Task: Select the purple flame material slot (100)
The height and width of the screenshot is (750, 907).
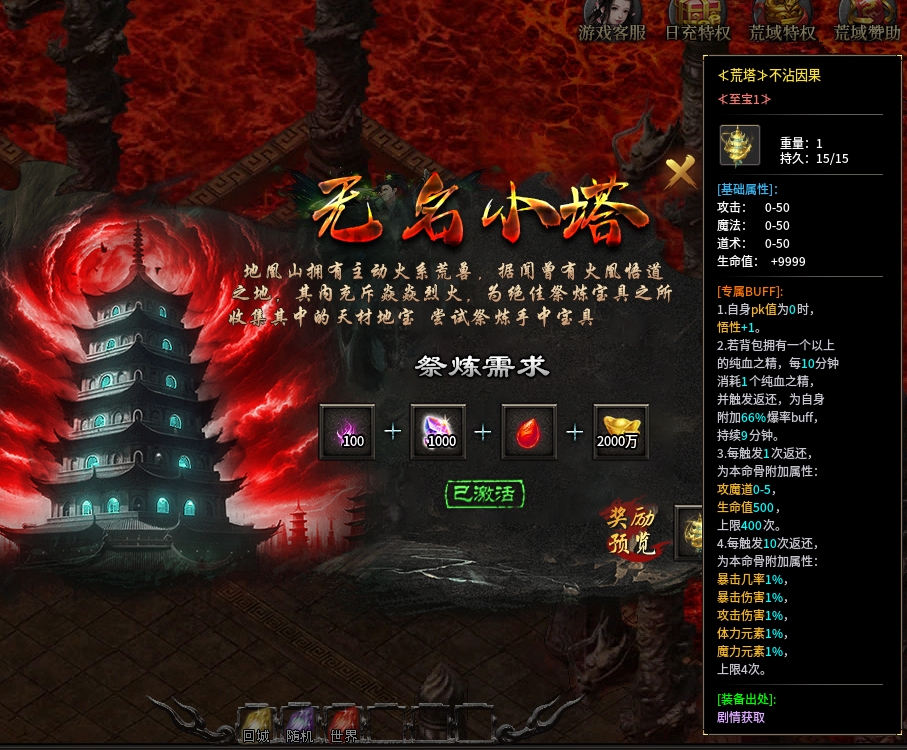Action: pyautogui.click(x=347, y=432)
